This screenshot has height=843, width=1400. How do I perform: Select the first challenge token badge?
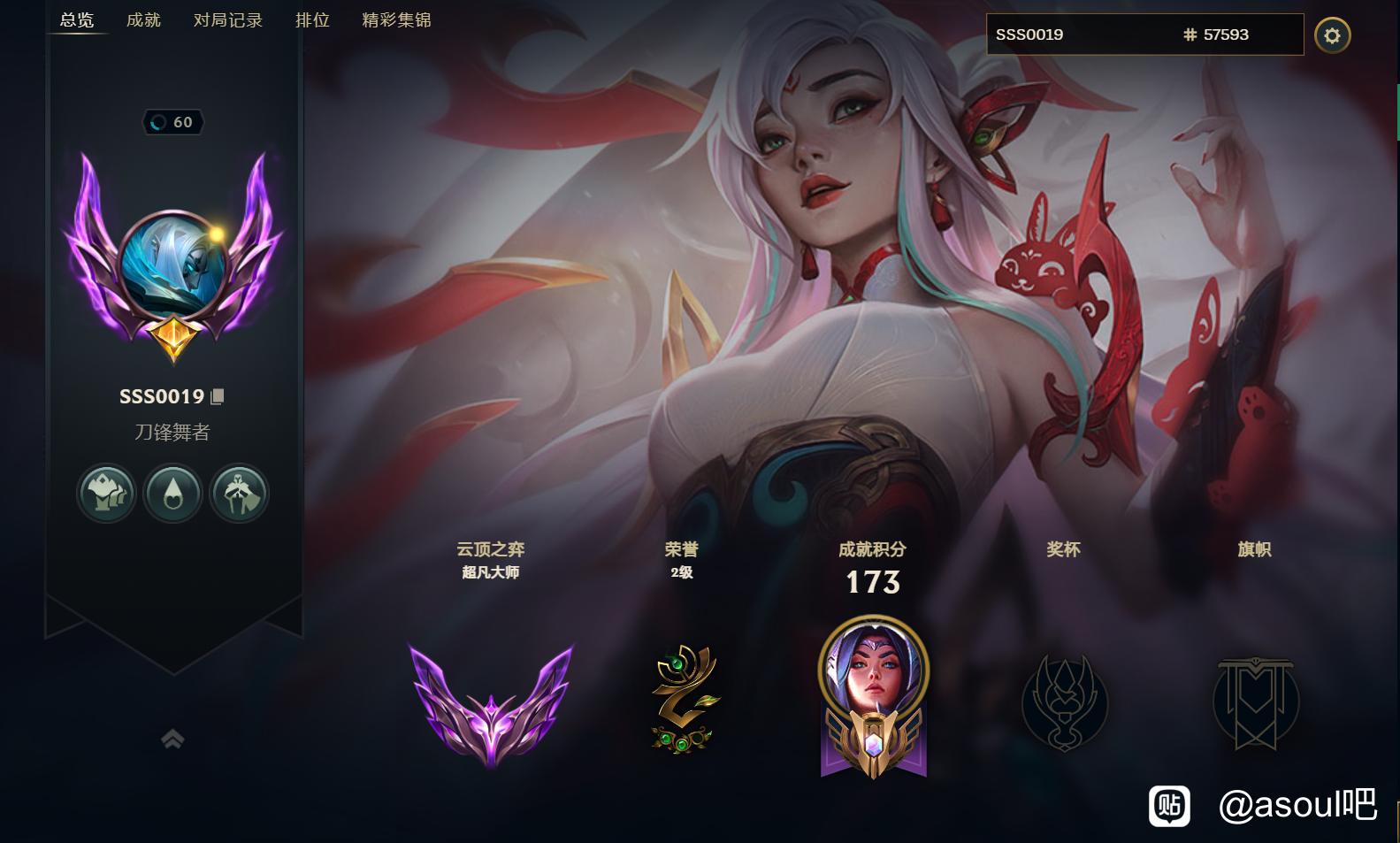(x=106, y=493)
